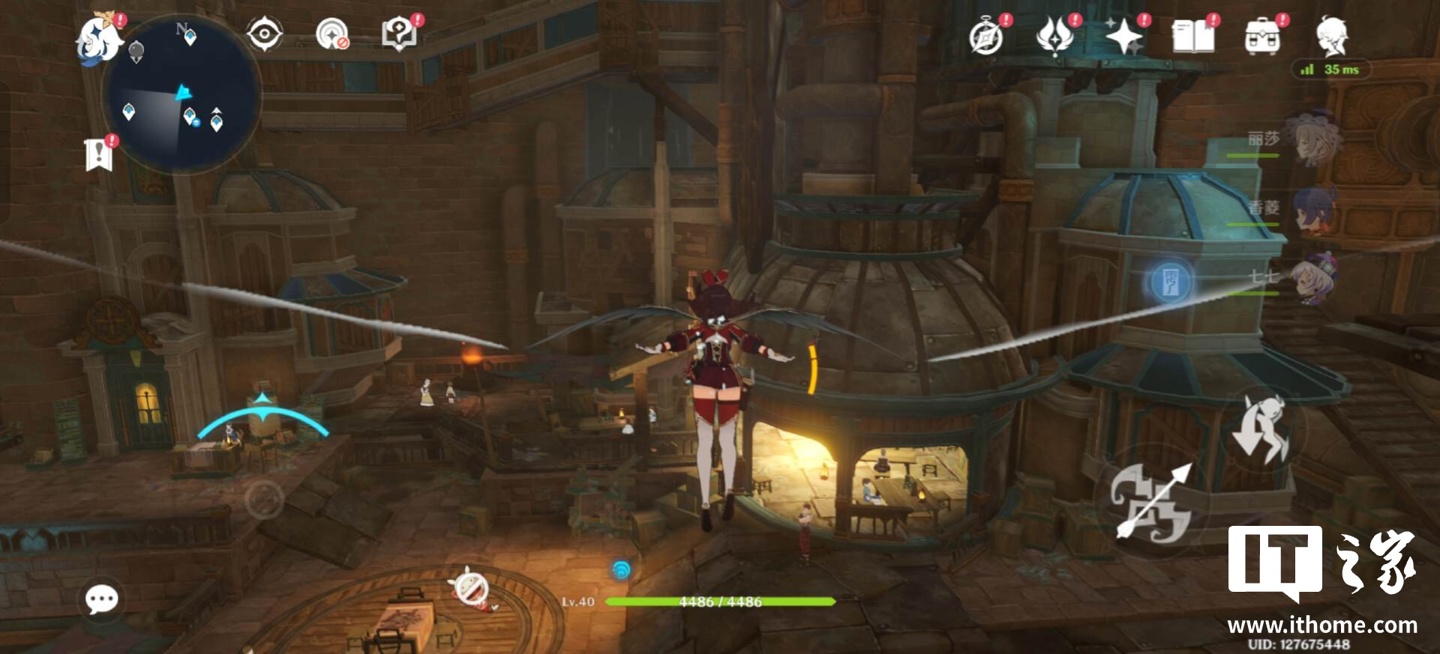This screenshot has height=654, width=1440.
Task: Open the quest banner with exclamation mark
Action: pyautogui.click(x=99, y=155)
